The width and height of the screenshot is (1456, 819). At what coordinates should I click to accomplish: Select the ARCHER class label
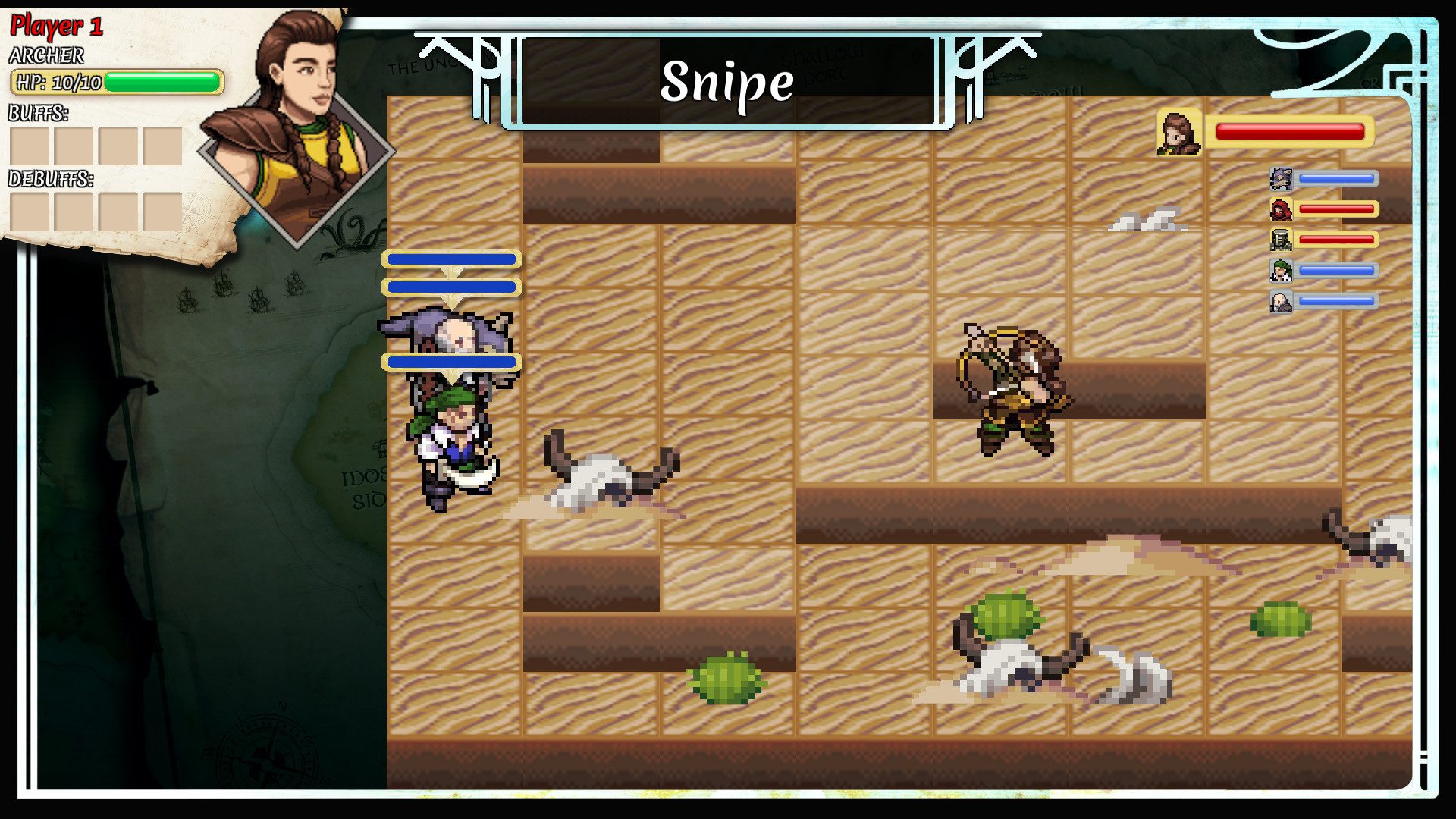click(x=45, y=55)
